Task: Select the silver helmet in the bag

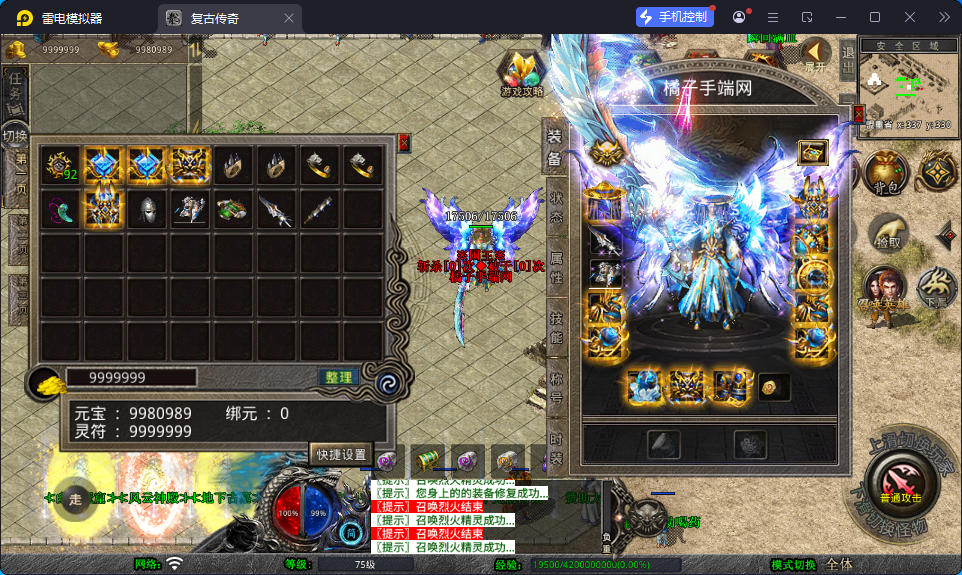Action: tap(148, 209)
